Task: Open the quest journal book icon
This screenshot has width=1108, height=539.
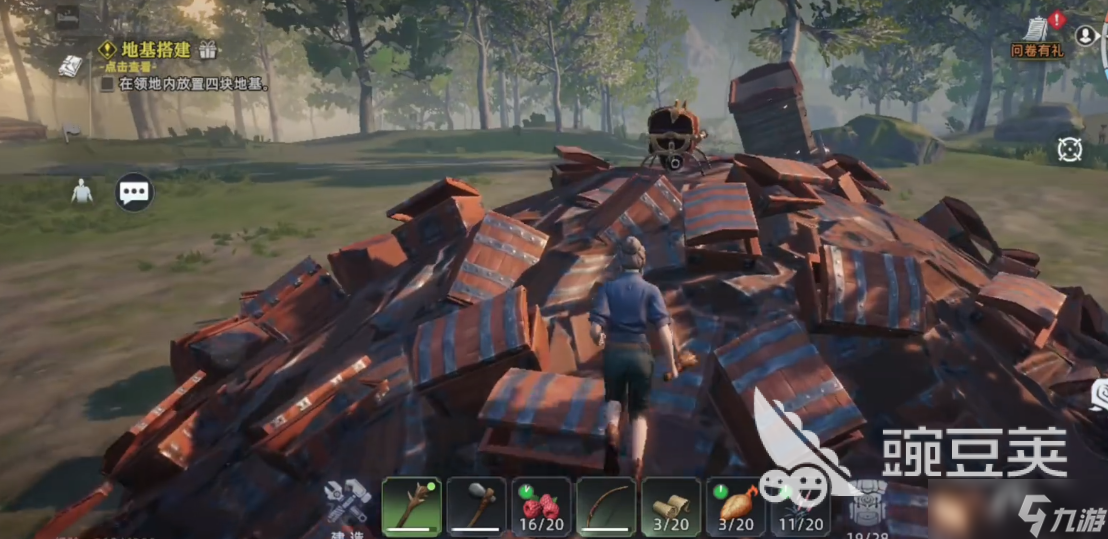Action: 70,66
